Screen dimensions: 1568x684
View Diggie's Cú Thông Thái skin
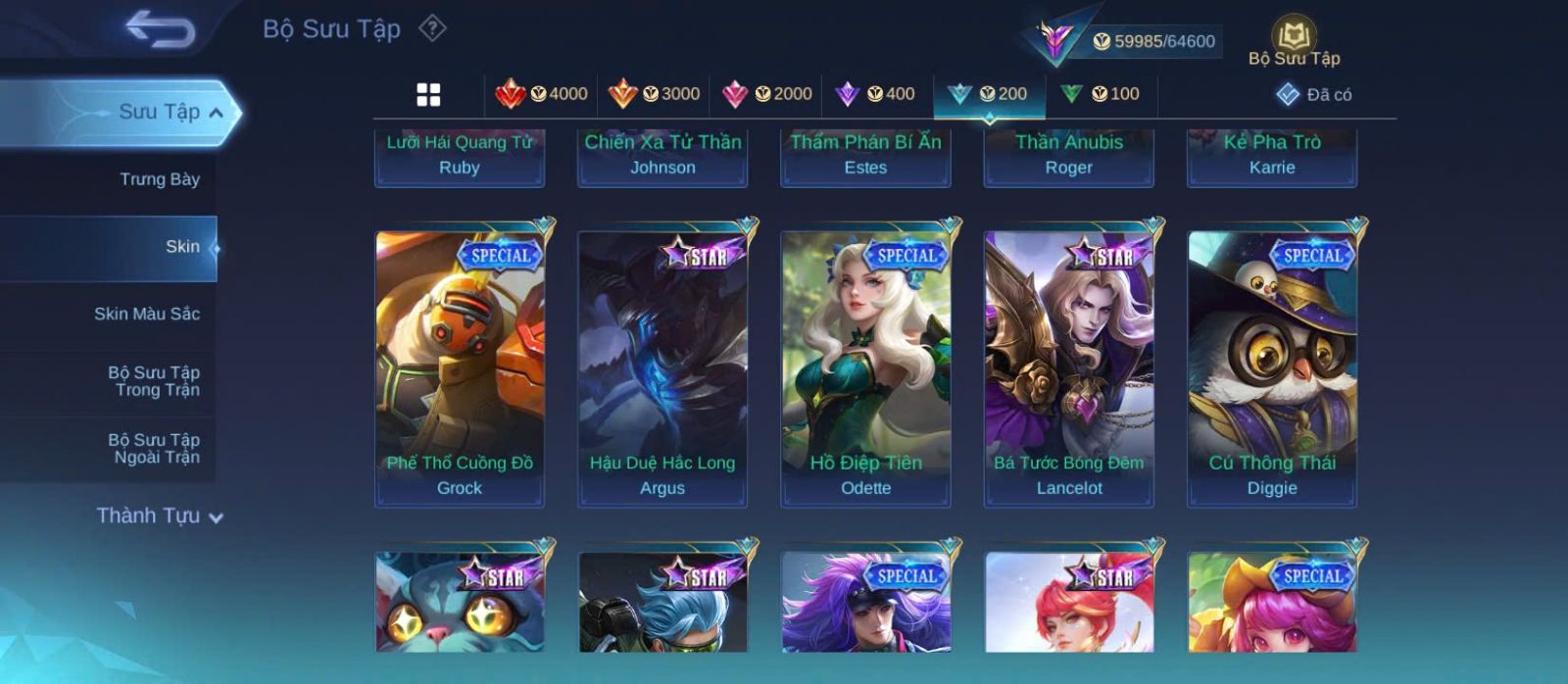point(1272,368)
